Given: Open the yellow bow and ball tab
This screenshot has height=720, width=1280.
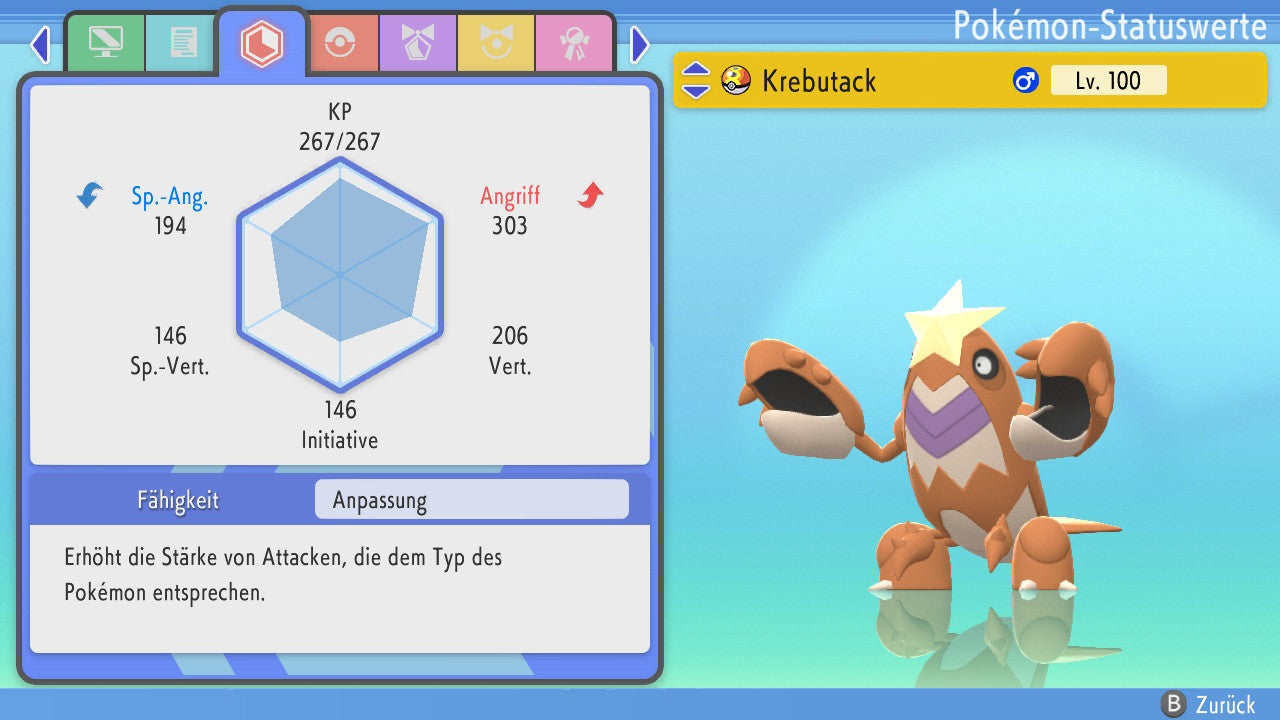Looking at the screenshot, I should pyautogui.click(x=495, y=42).
